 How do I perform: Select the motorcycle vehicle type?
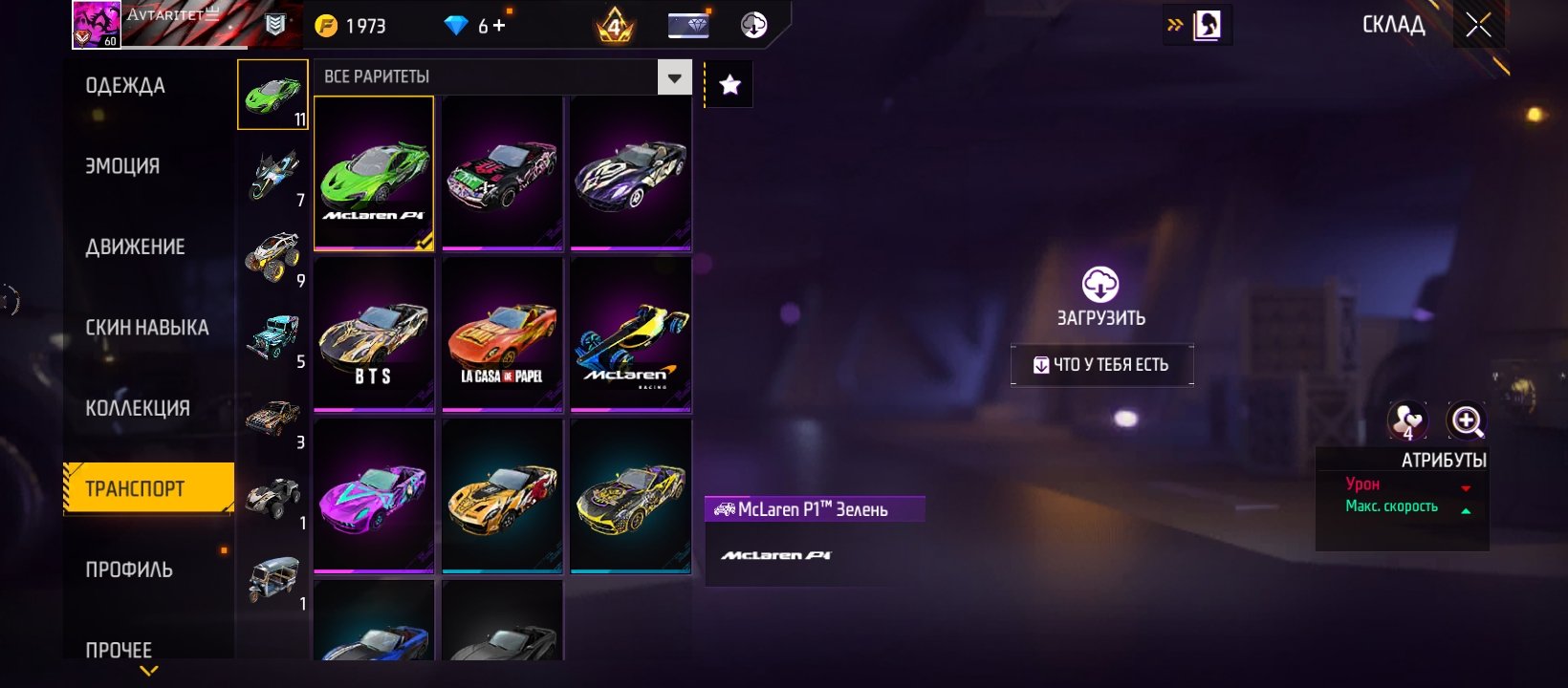pyautogui.click(x=273, y=176)
